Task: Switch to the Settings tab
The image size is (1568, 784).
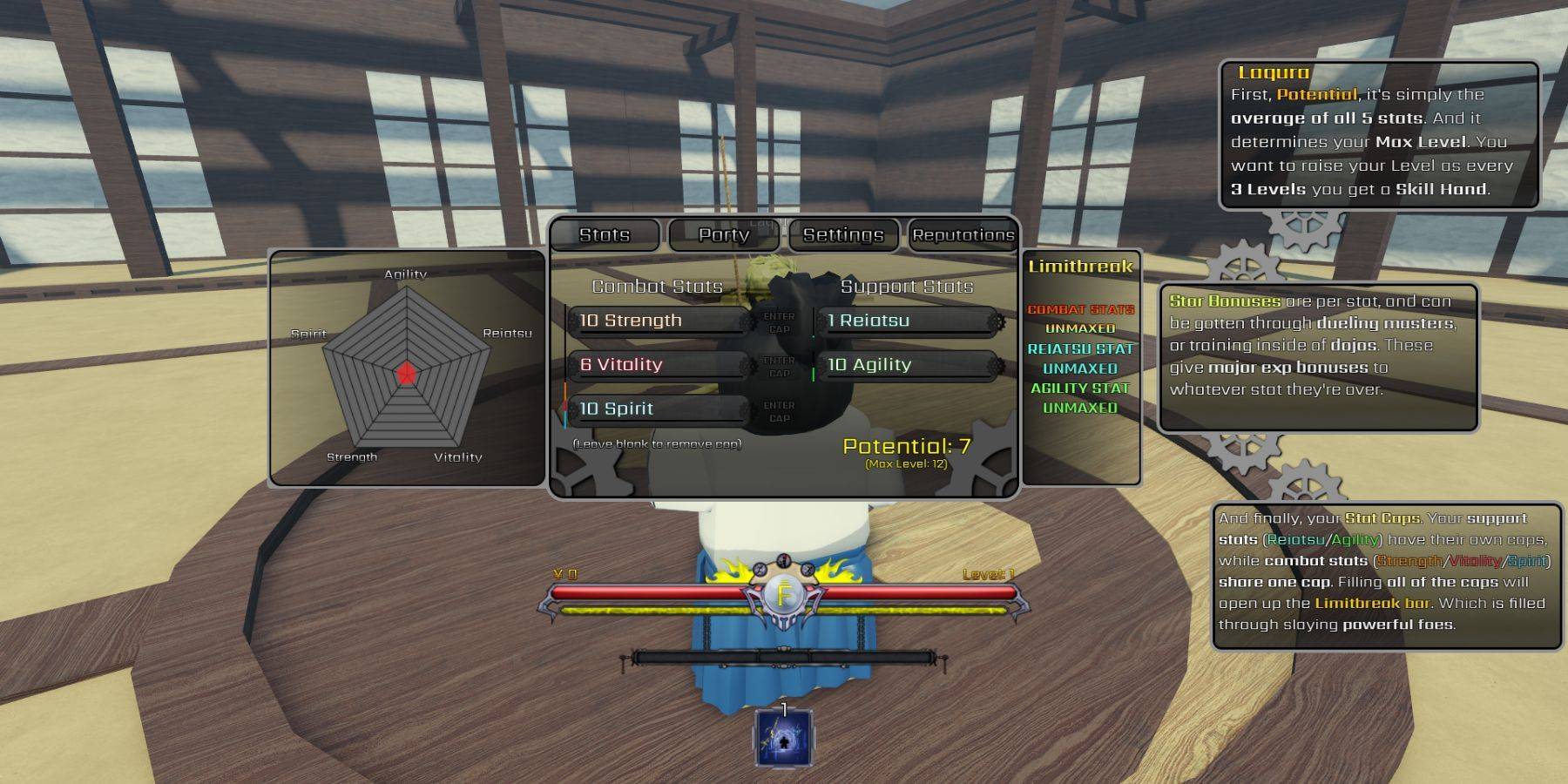Action: (843, 235)
